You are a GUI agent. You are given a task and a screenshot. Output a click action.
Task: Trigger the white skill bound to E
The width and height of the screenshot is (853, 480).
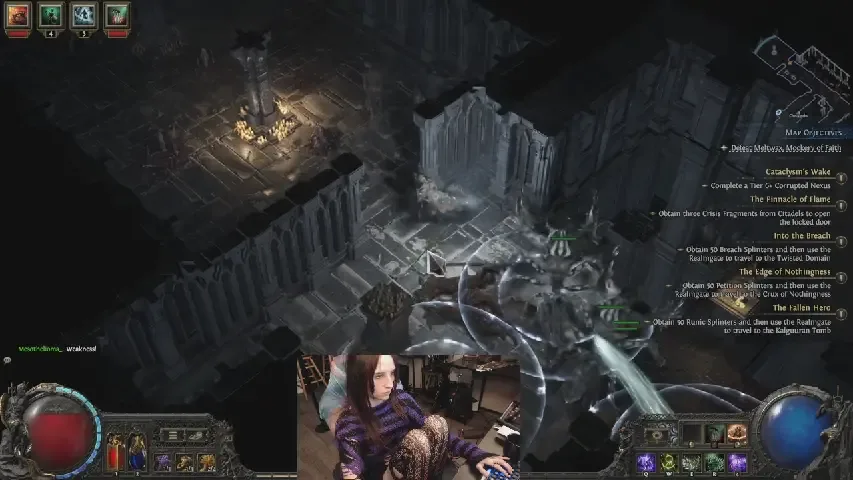click(690, 462)
